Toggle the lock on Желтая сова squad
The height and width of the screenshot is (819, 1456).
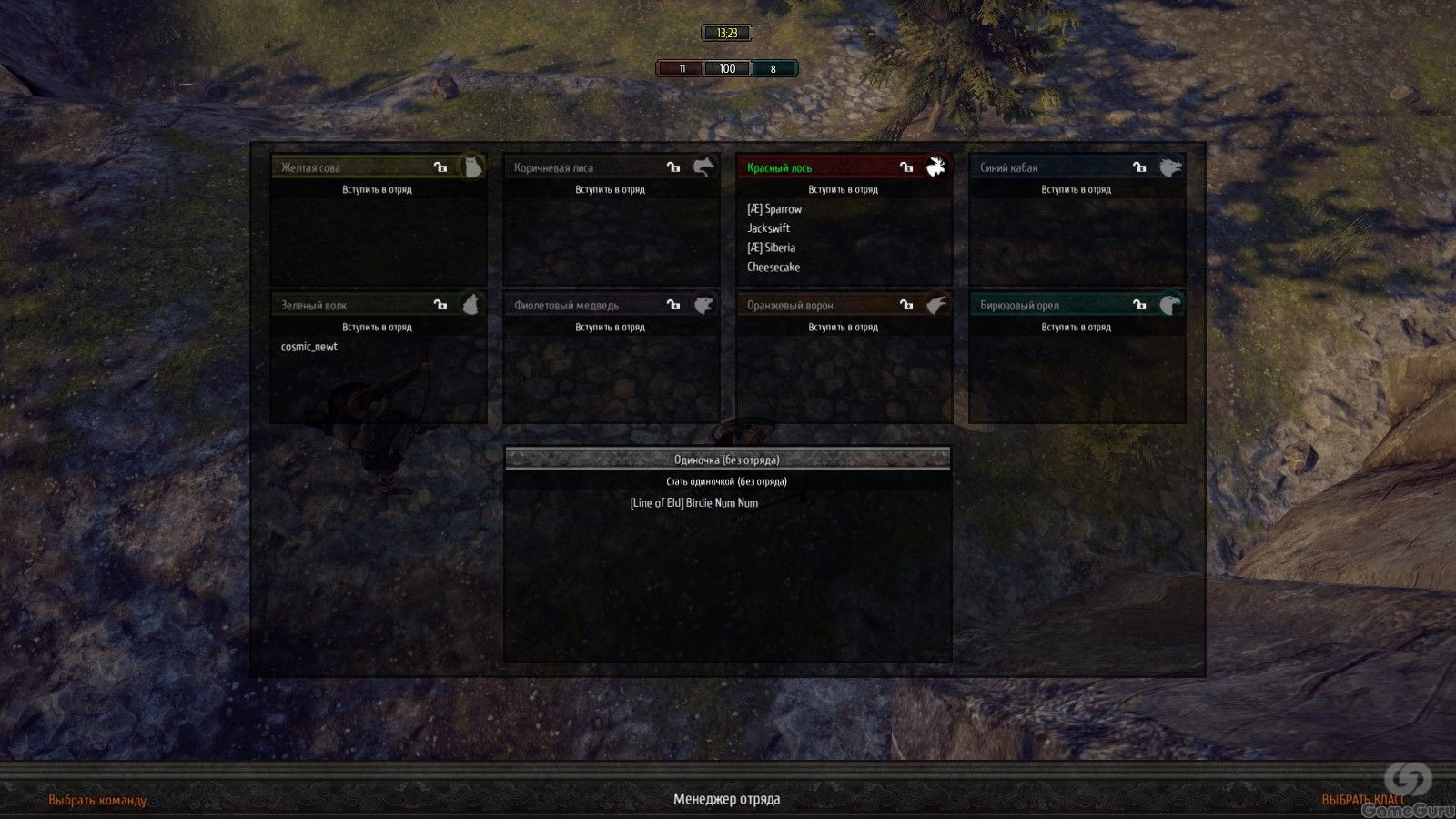click(440, 167)
